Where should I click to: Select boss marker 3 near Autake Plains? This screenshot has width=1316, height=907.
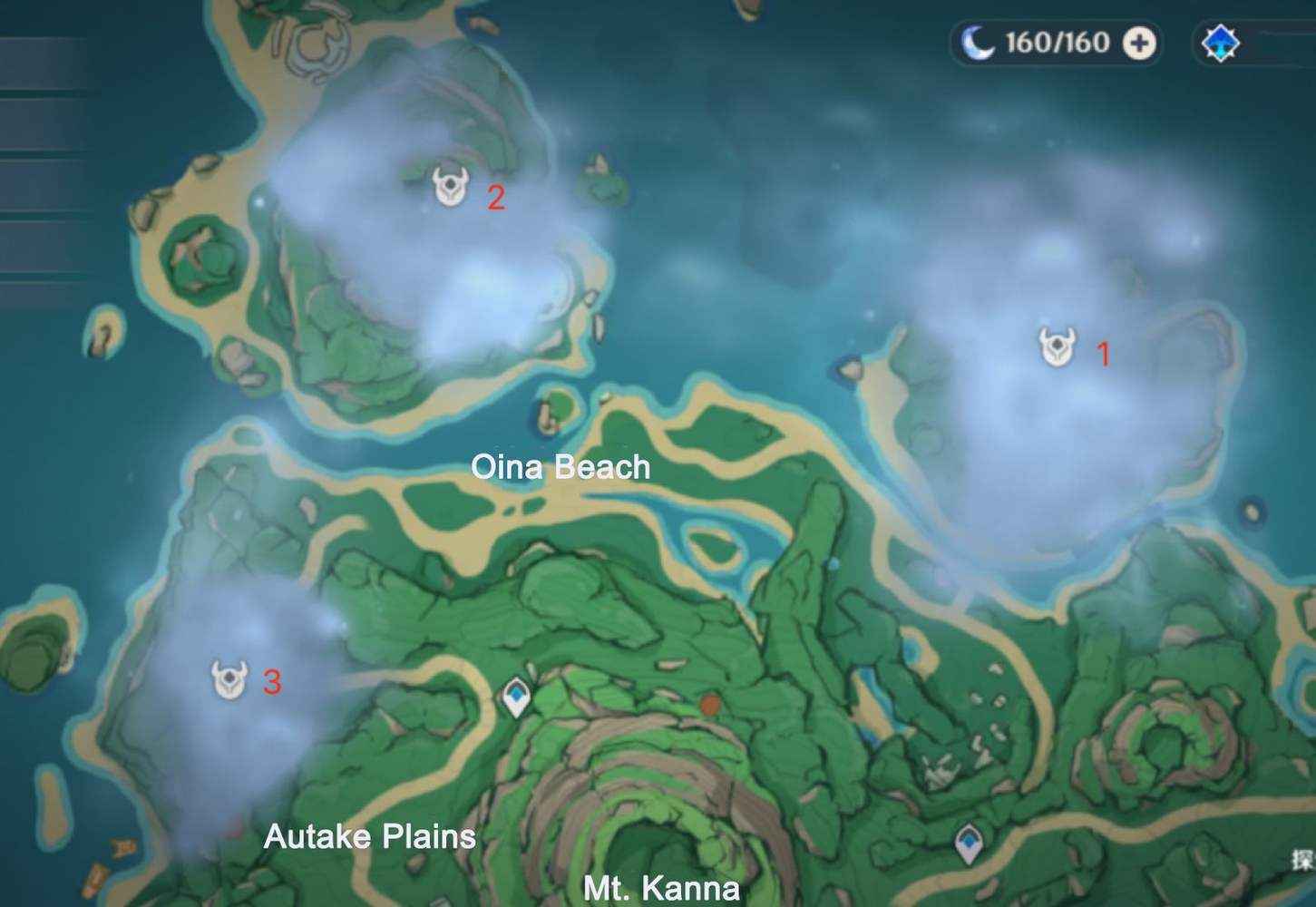[x=229, y=678]
